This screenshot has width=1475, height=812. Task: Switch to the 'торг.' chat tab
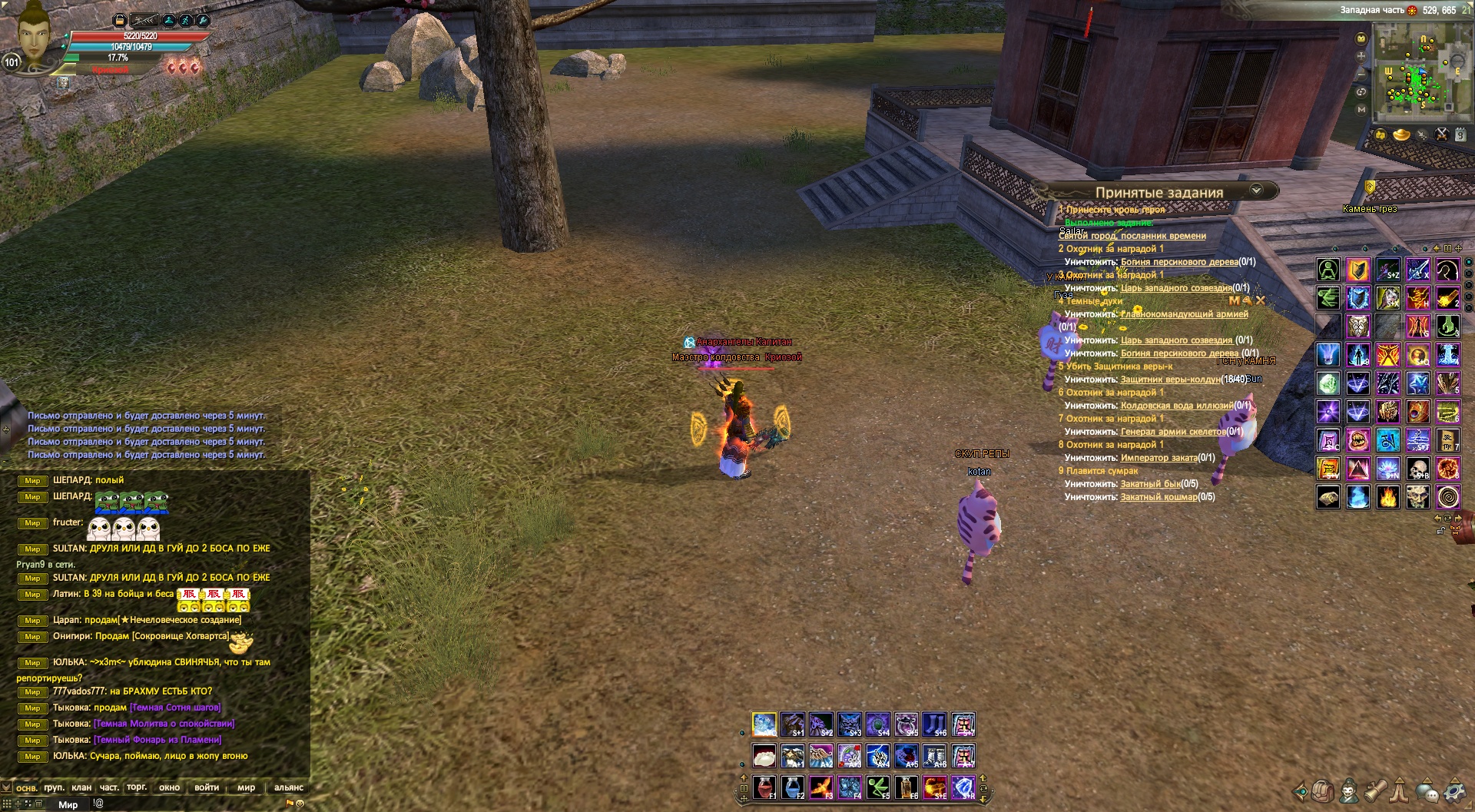point(137,787)
